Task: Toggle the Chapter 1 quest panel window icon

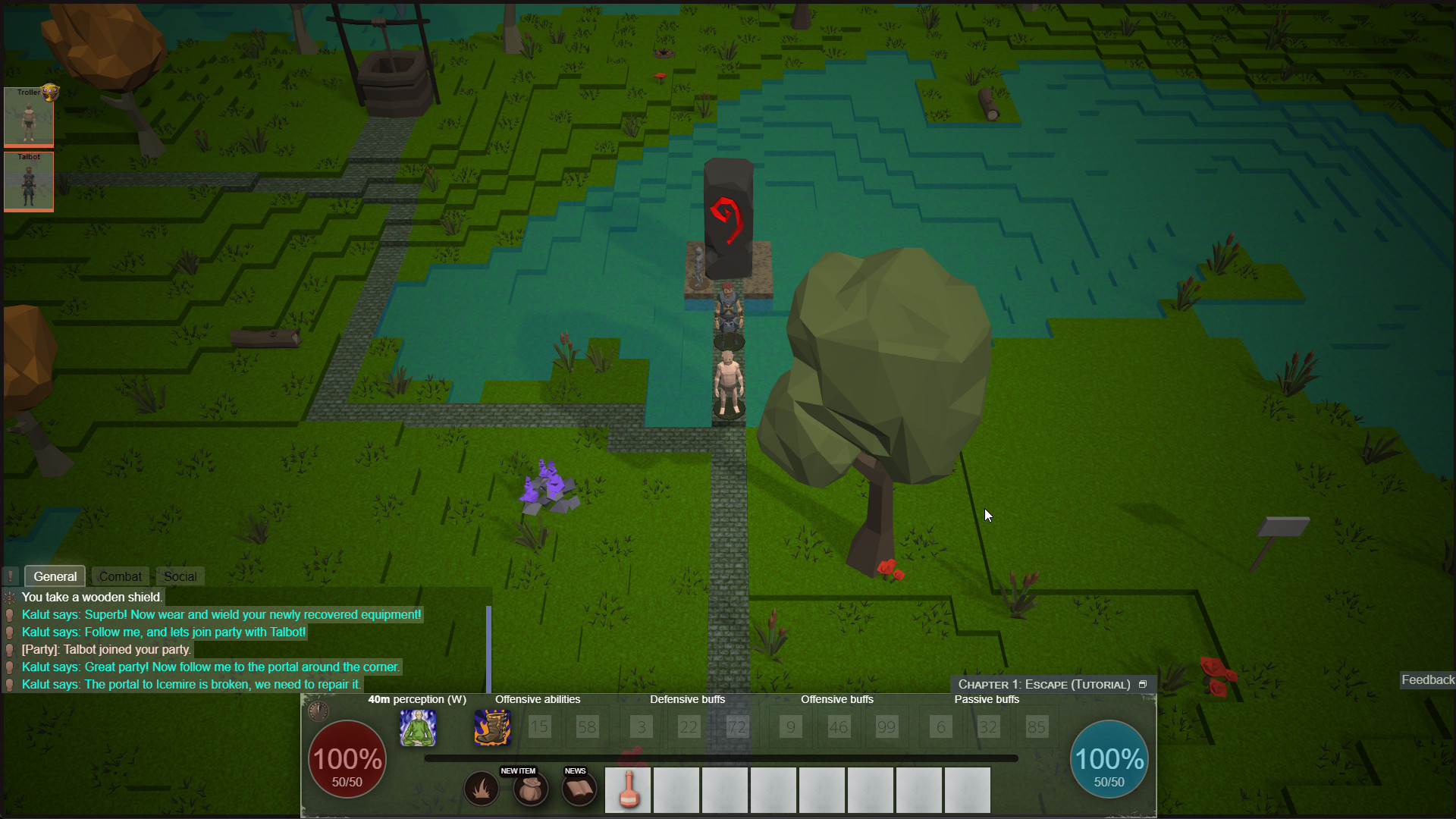Action: pos(1144,683)
